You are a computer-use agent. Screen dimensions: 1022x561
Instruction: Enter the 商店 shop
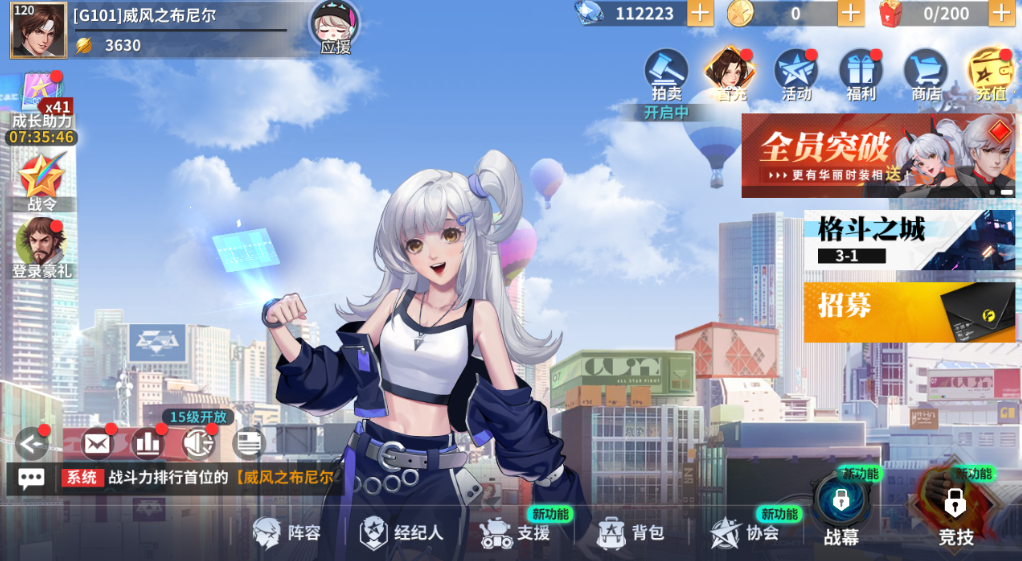click(926, 73)
